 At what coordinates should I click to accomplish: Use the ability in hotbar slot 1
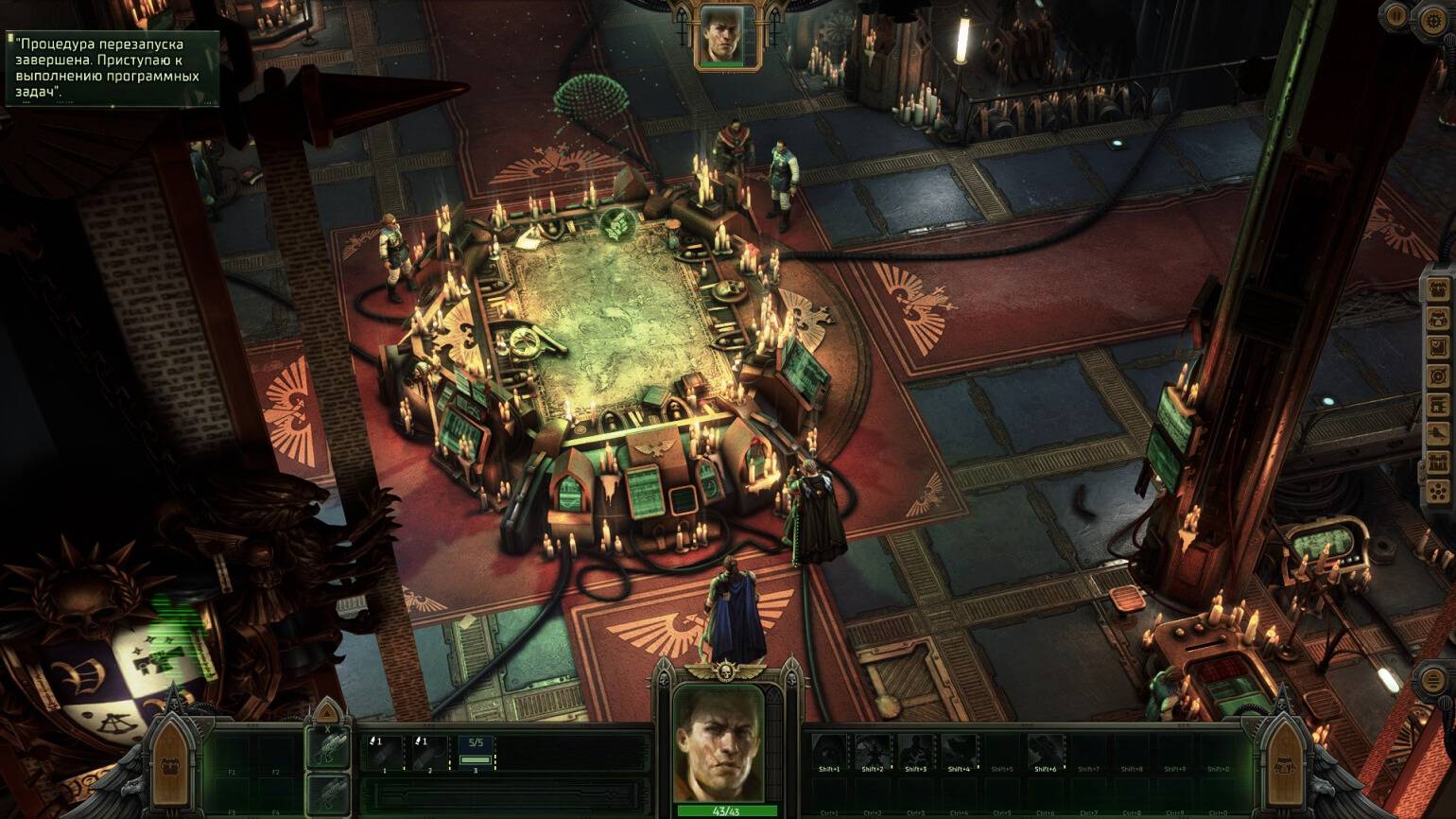[385, 753]
